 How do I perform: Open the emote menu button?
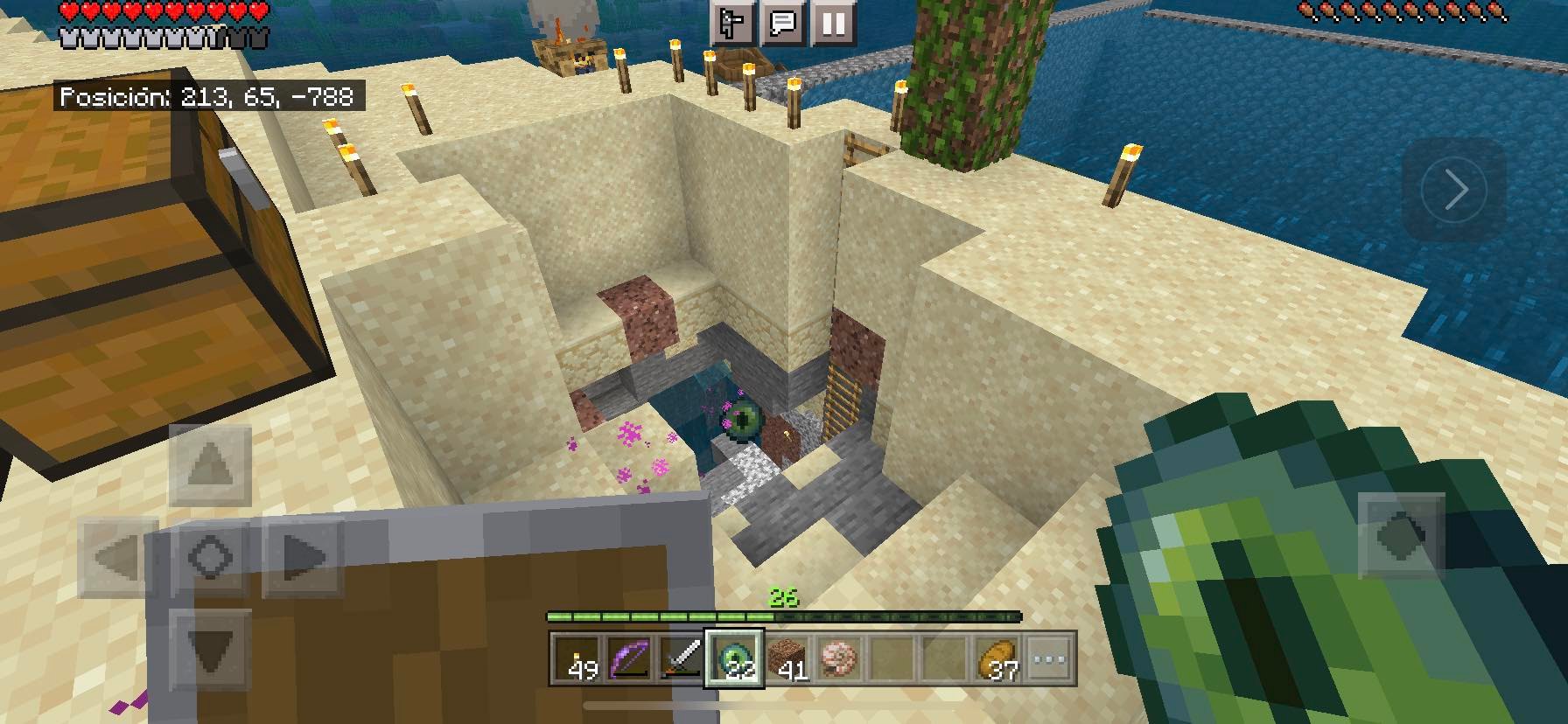(731, 23)
